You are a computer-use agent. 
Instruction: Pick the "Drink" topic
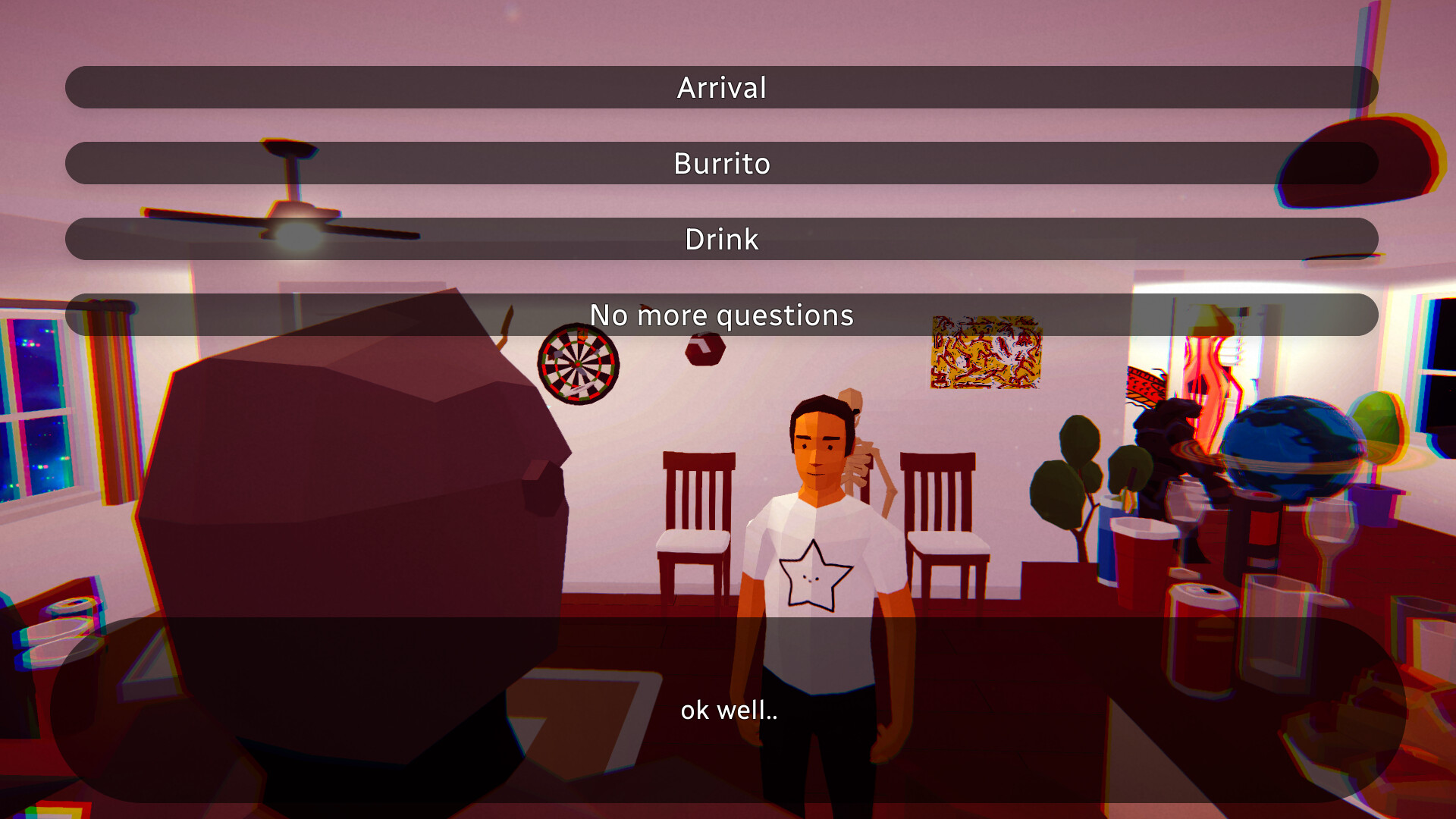(722, 239)
